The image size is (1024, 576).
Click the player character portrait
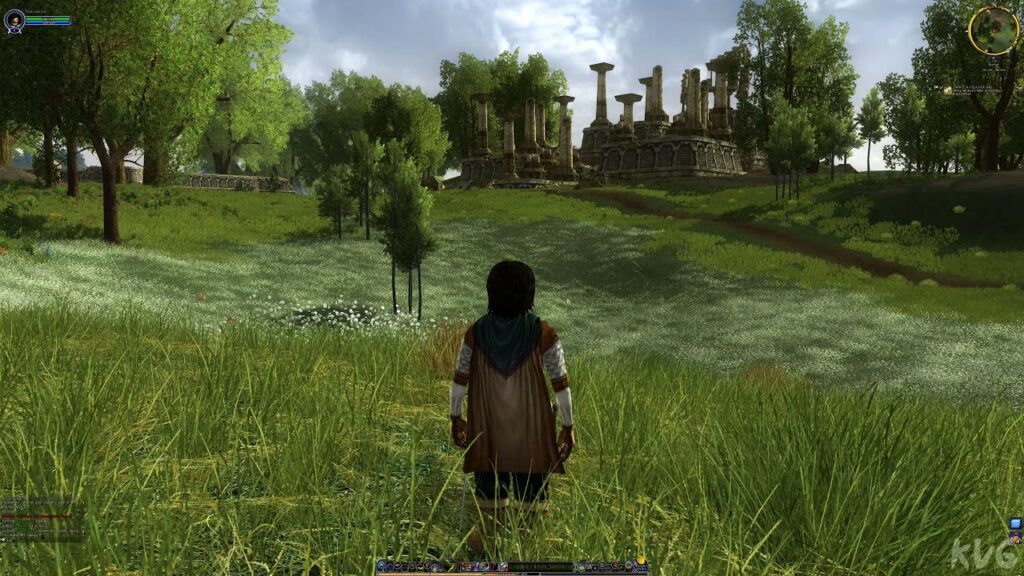pos(14,21)
